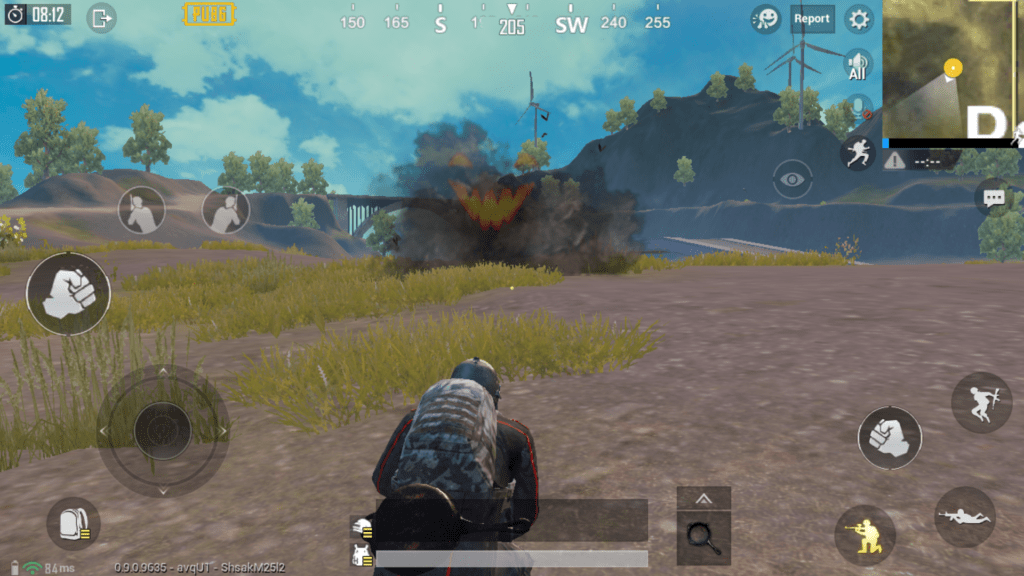Tap the movement joystick center
1024x576 pixels.
[x=162, y=430]
